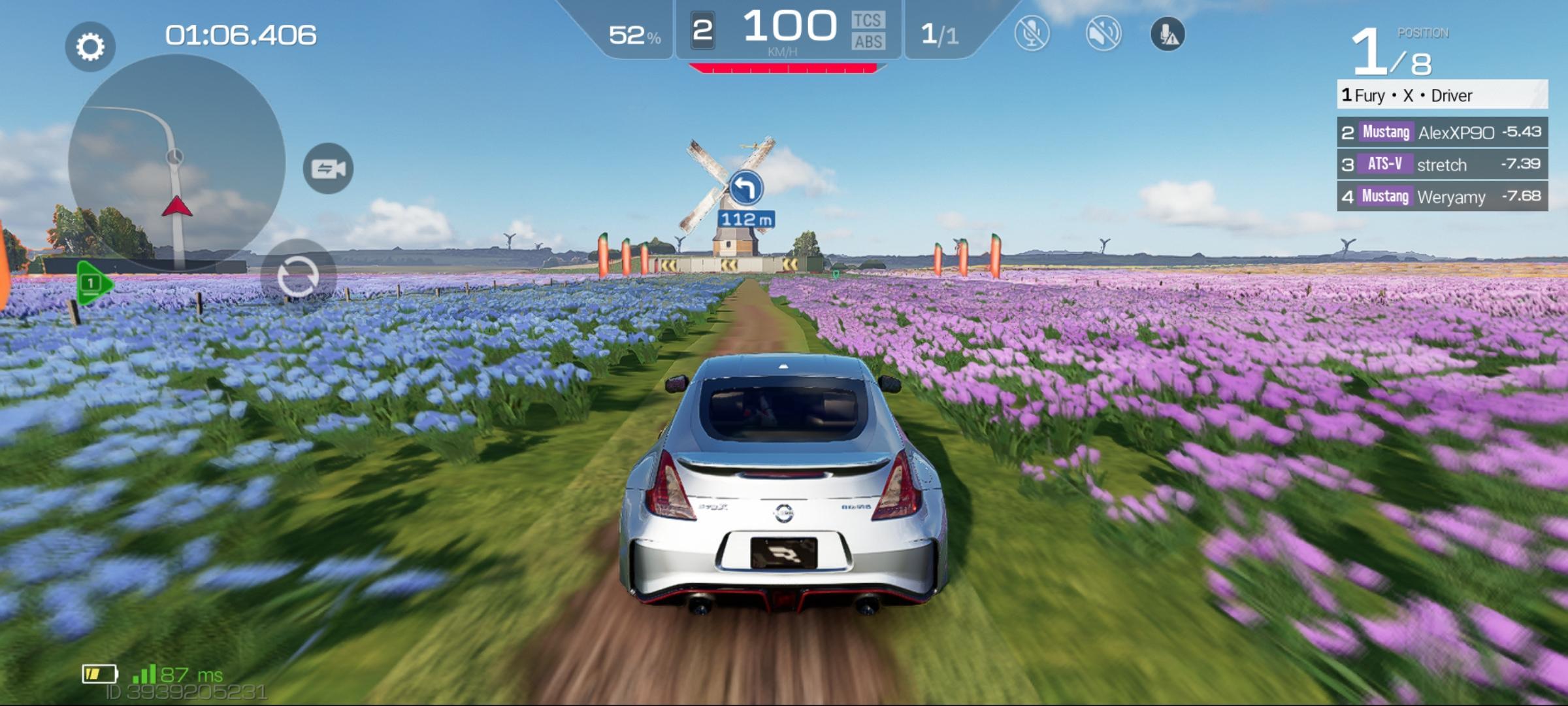Click the circular track minimap
The image size is (1568, 706).
[176, 162]
